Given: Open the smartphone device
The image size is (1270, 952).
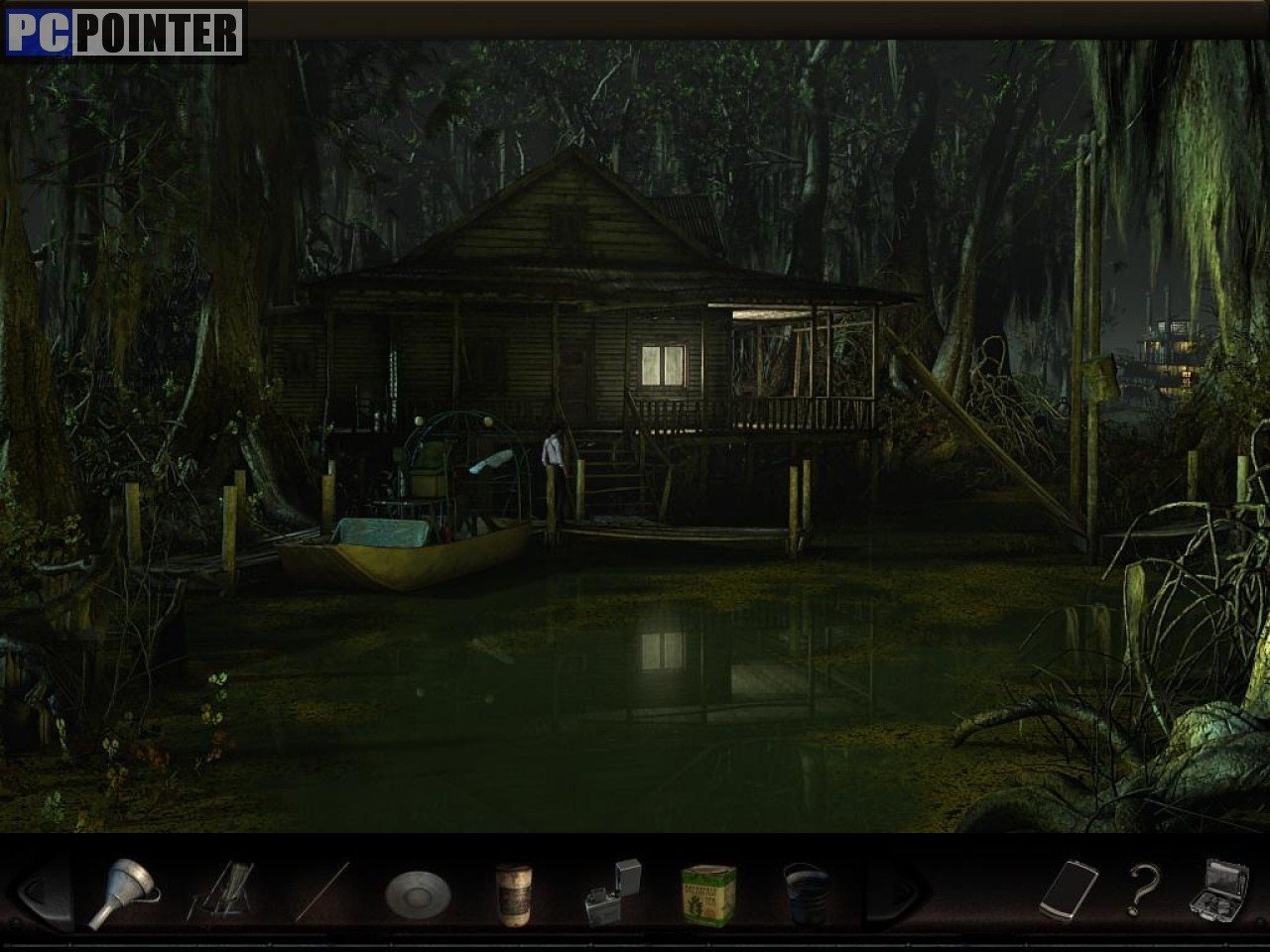Looking at the screenshot, I should point(1069,889).
